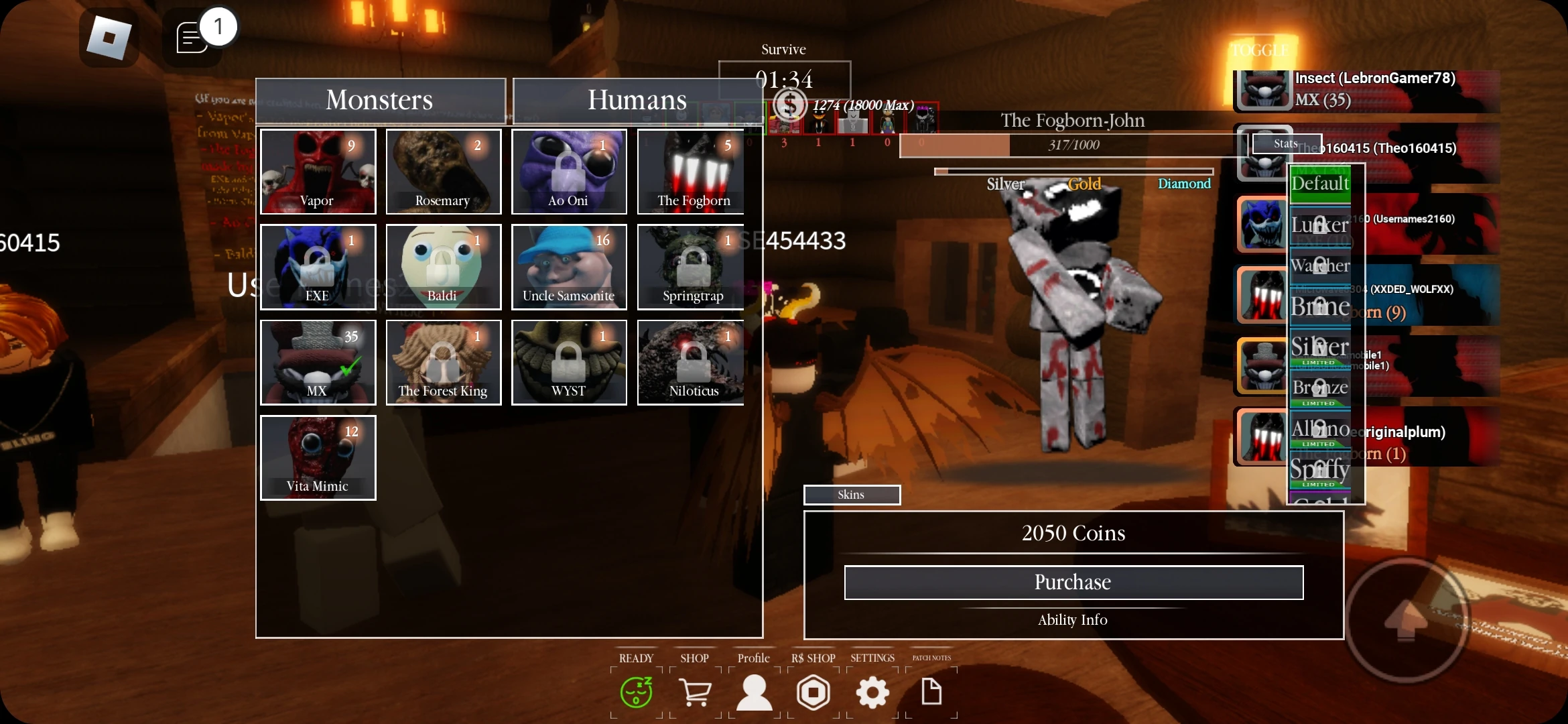Select the Vapor monster thumbnail
Viewport: 1568px width, 724px height.
click(x=318, y=172)
